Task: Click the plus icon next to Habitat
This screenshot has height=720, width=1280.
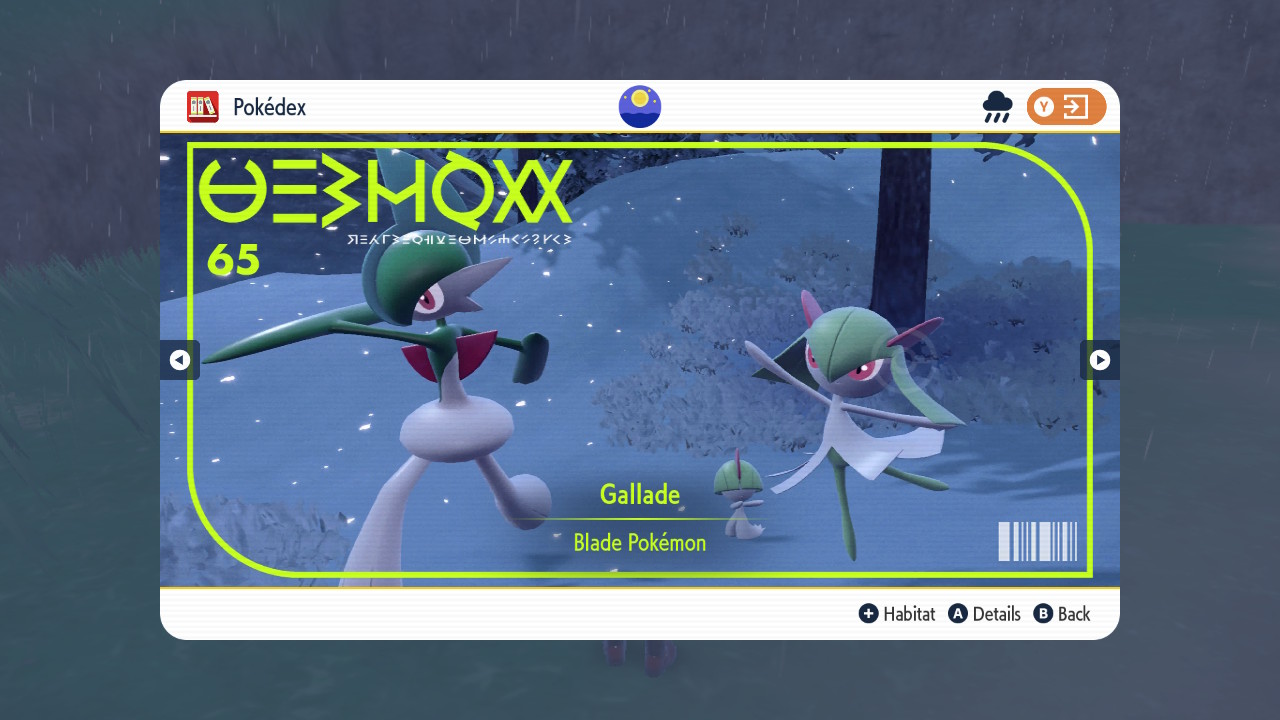Action: 869,614
